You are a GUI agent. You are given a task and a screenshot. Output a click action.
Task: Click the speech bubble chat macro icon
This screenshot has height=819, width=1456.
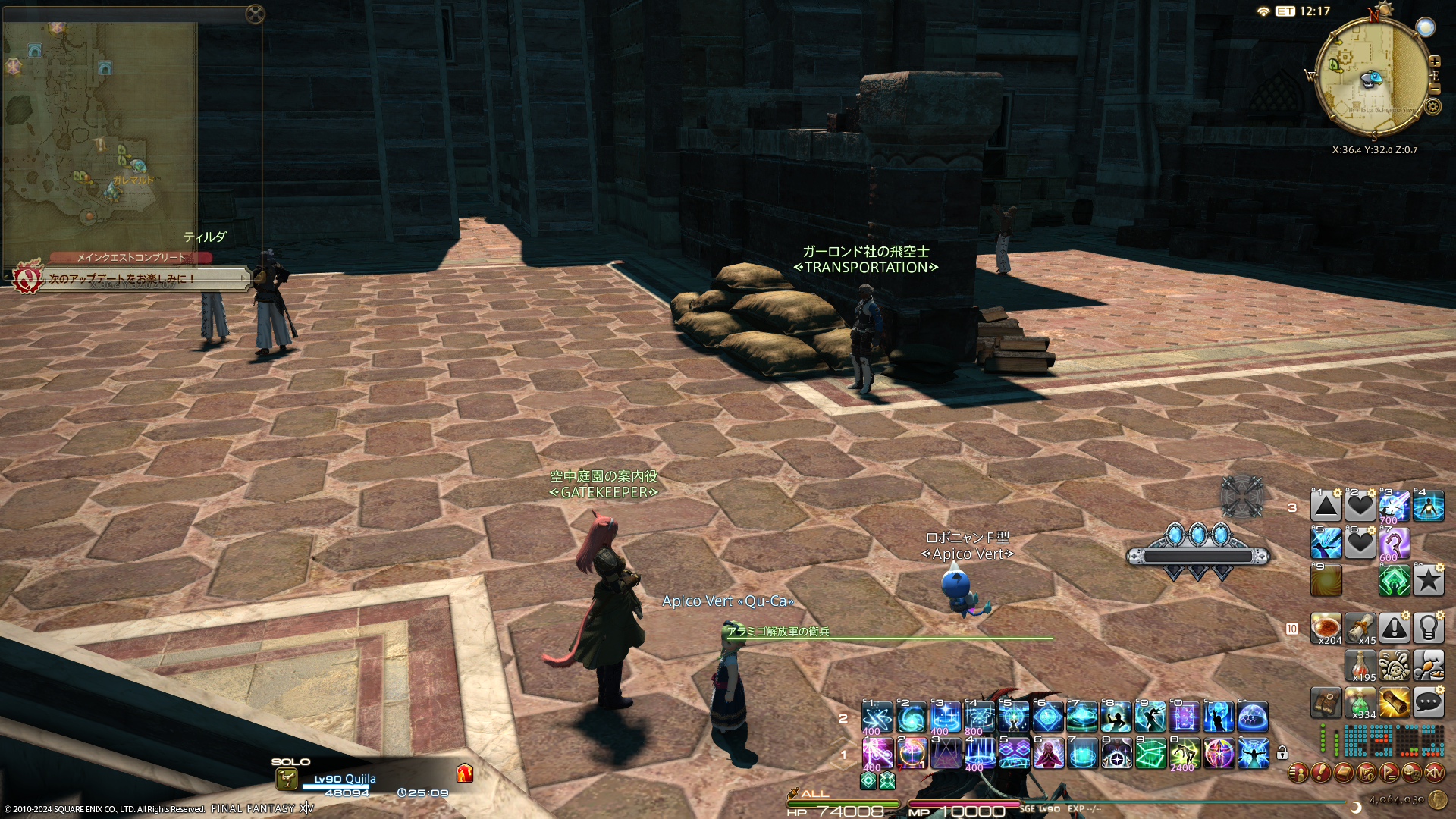point(1428,702)
